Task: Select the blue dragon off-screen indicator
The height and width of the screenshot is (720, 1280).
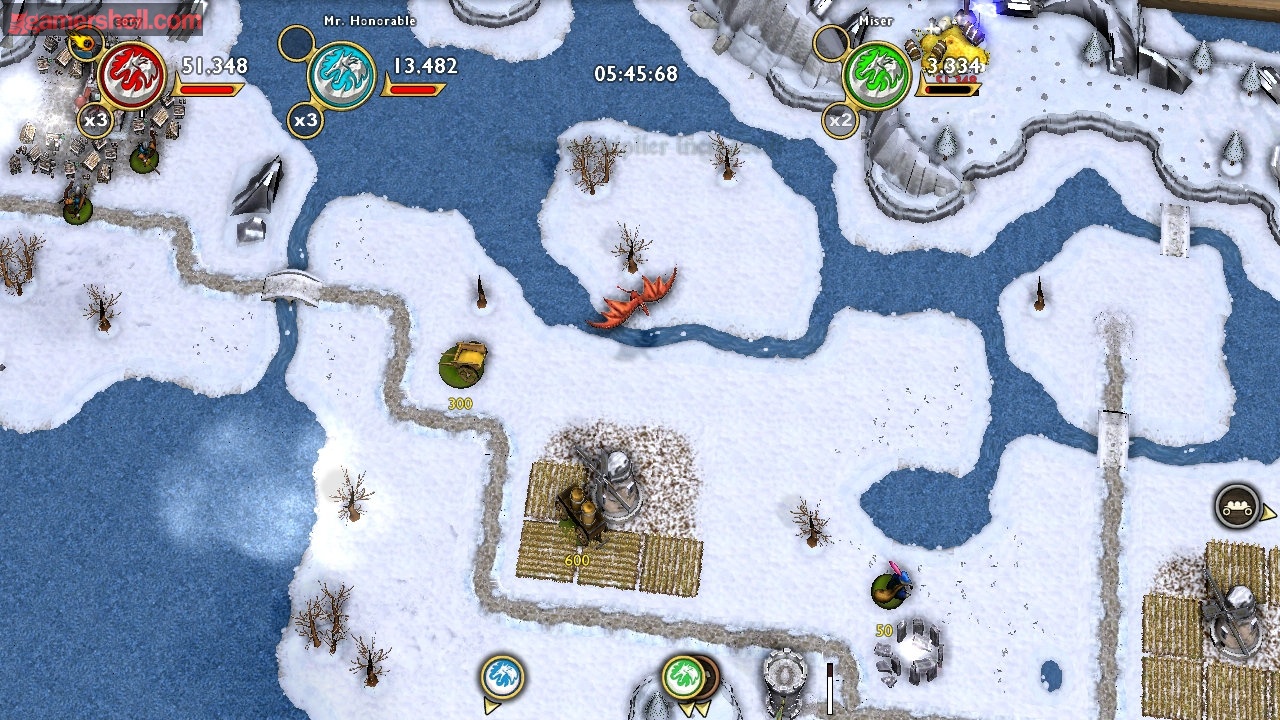Action: coord(502,677)
